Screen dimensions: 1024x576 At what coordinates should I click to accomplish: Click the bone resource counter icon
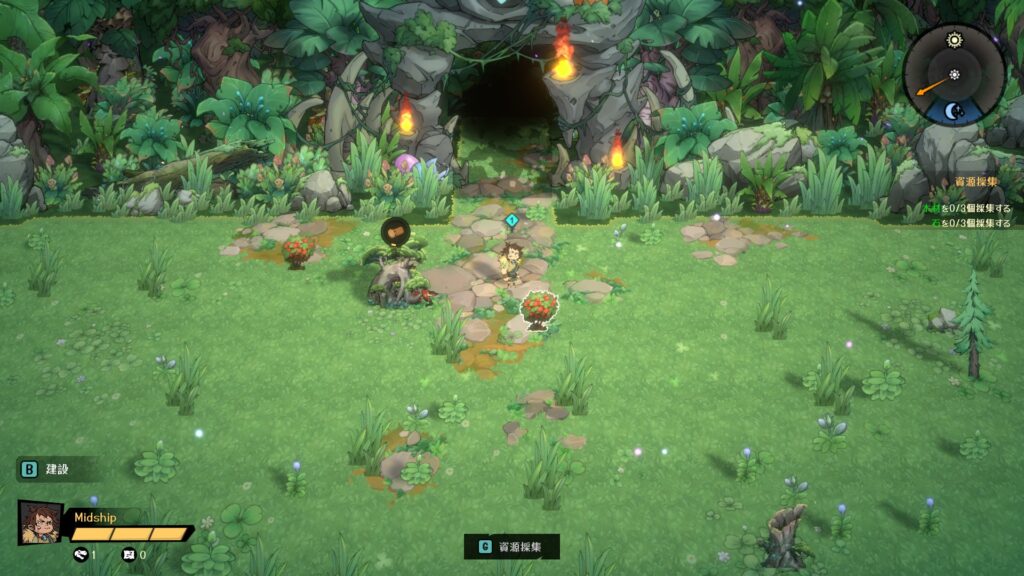pos(81,554)
